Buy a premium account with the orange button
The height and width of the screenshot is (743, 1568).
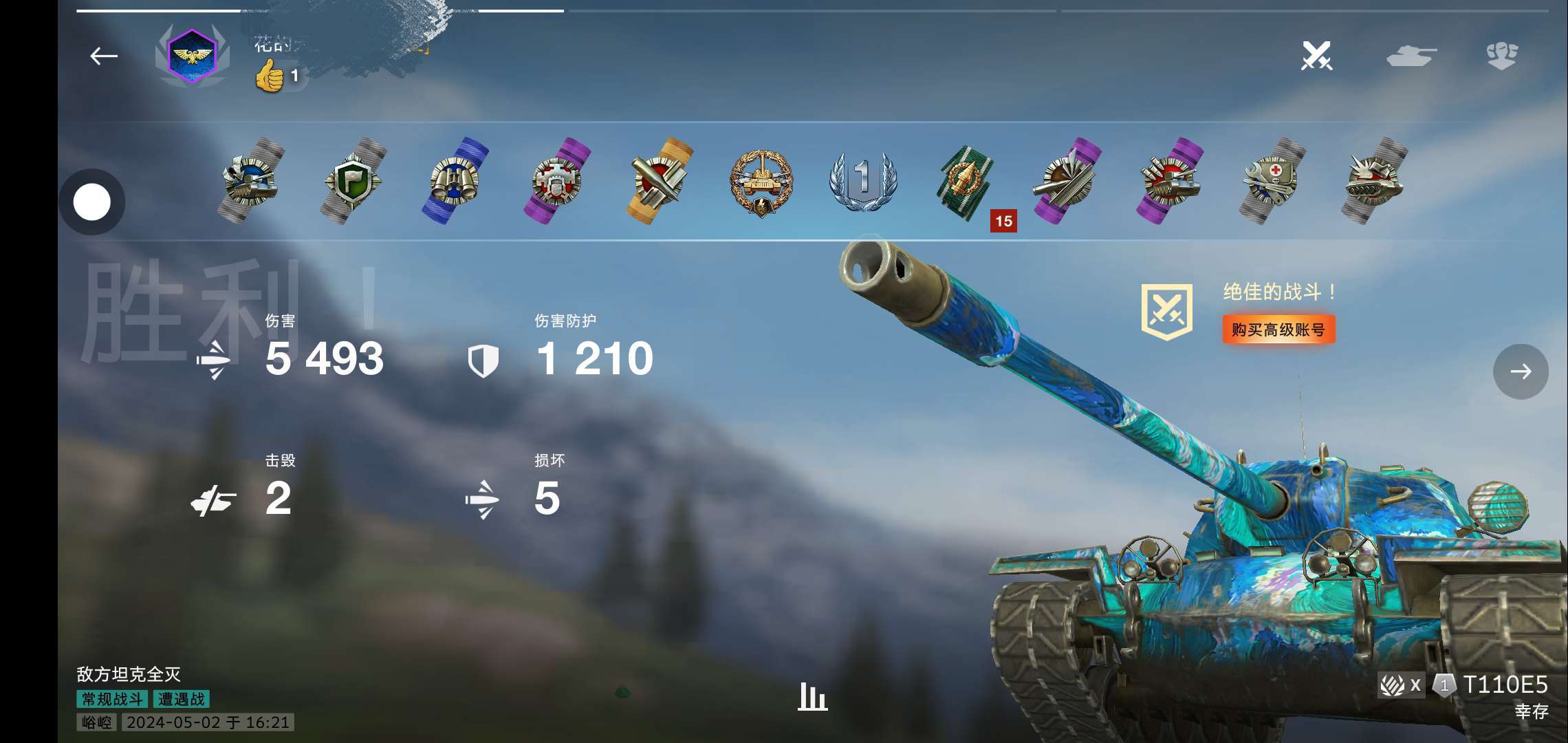(x=1278, y=330)
